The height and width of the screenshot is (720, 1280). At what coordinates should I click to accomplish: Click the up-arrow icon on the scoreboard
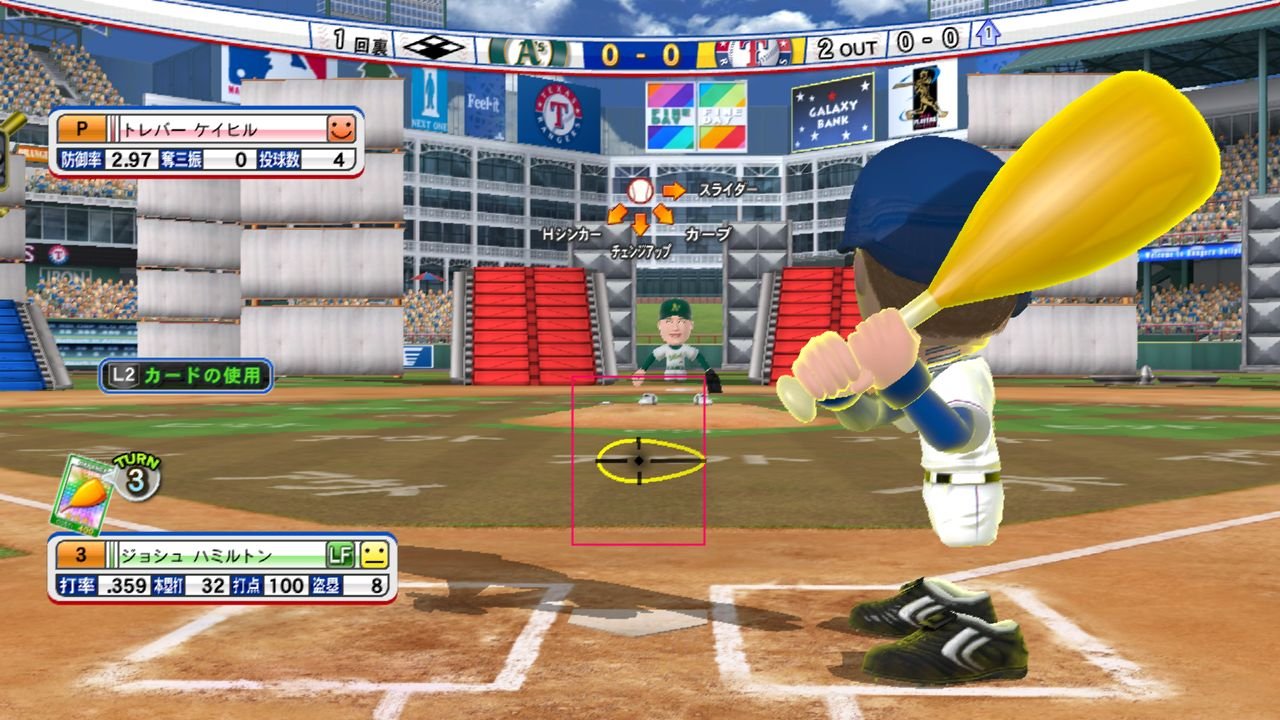coord(987,33)
